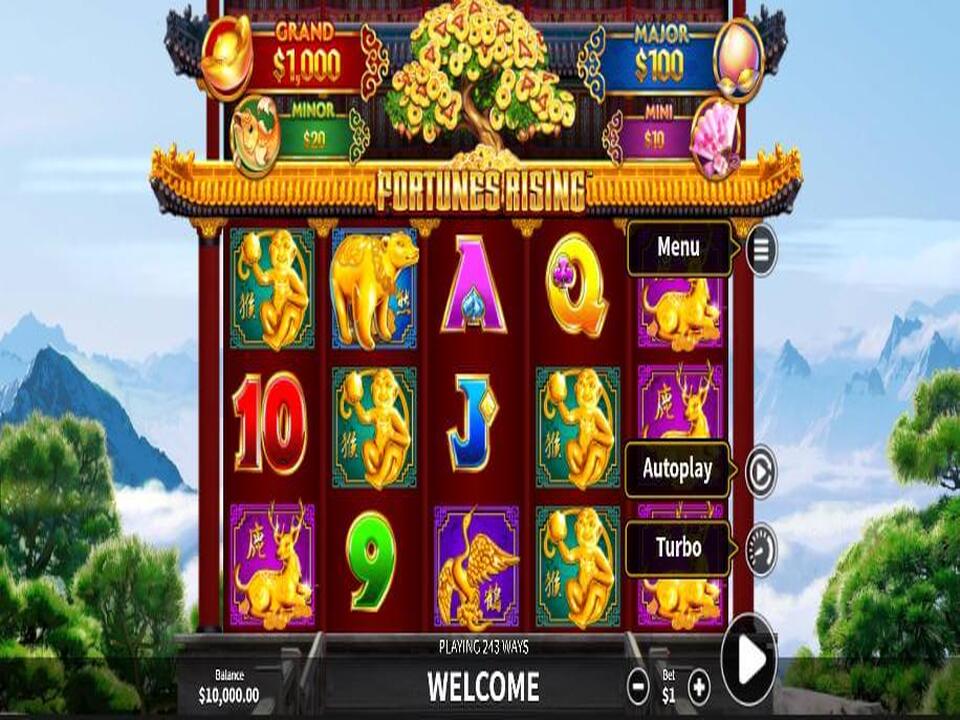Decrease the bet with the minus button
Image resolution: width=960 pixels, height=720 pixels.
coord(638,686)
